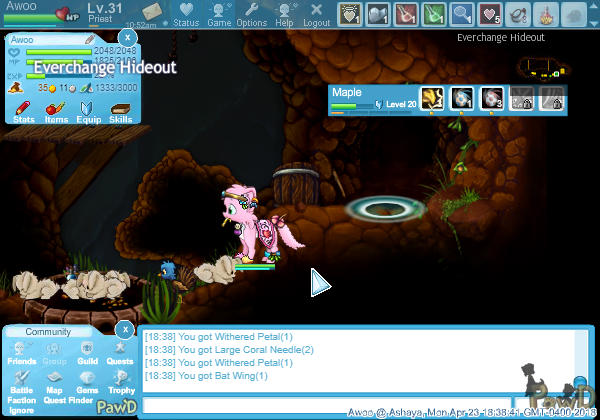The image size is (600, 420).
Task: Open the Friends list
Action: (21, 352)
